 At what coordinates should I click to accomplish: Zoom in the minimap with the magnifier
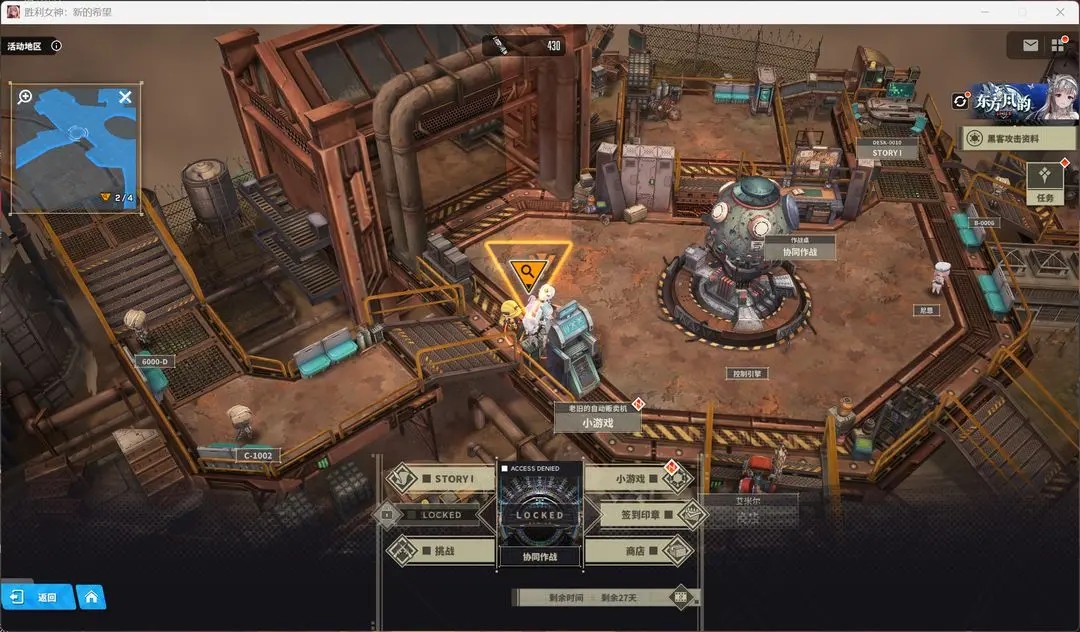pos(25,98)
